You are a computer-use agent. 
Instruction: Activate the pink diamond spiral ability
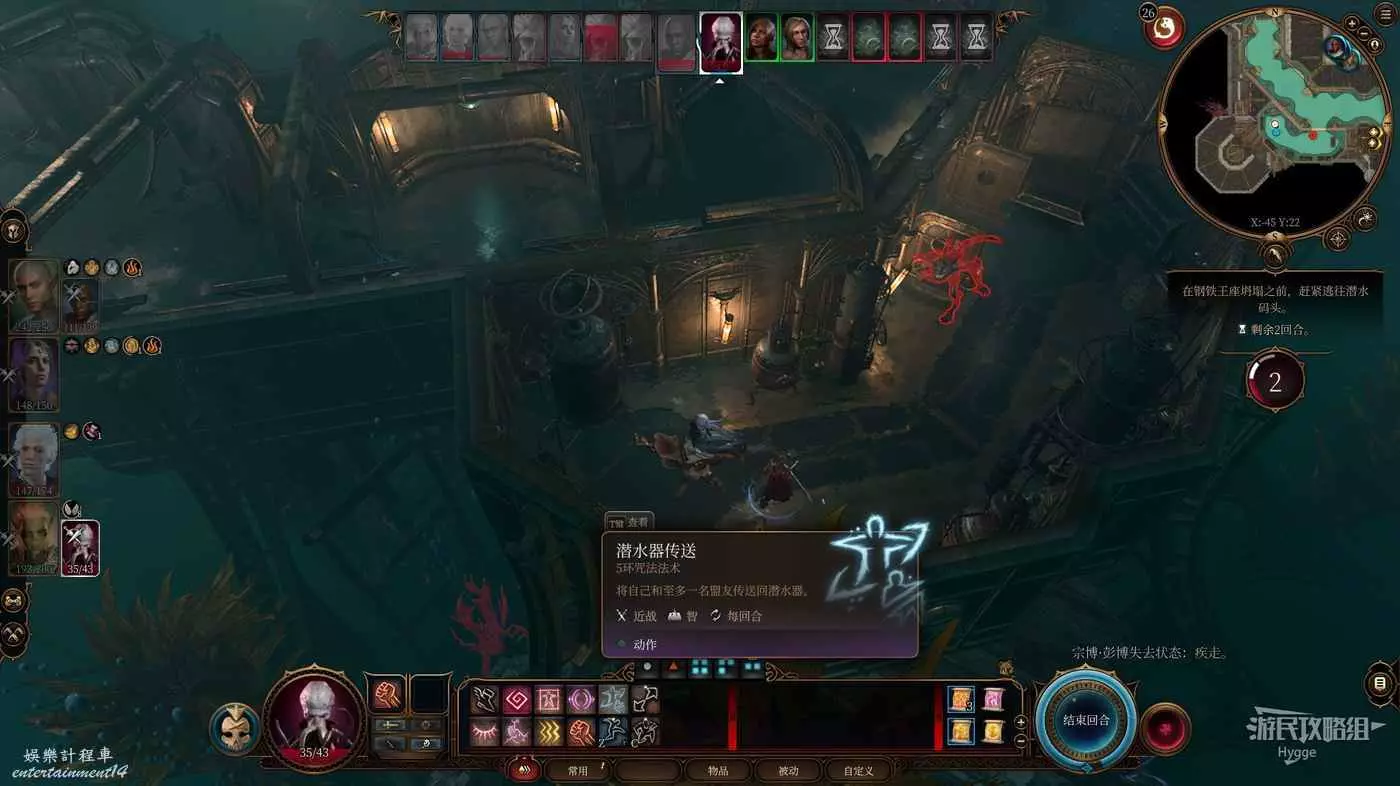518,698
